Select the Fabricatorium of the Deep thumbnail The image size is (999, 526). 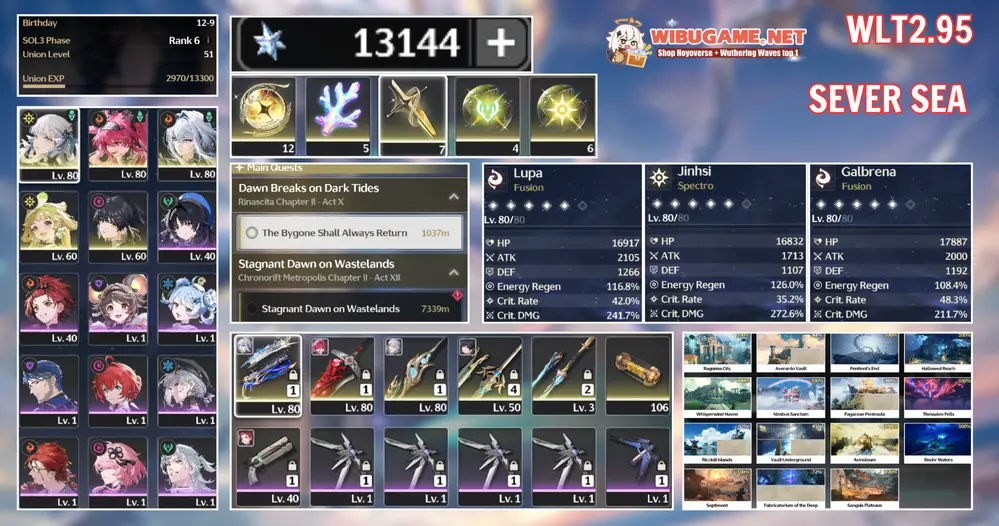(x=791, y=487)
